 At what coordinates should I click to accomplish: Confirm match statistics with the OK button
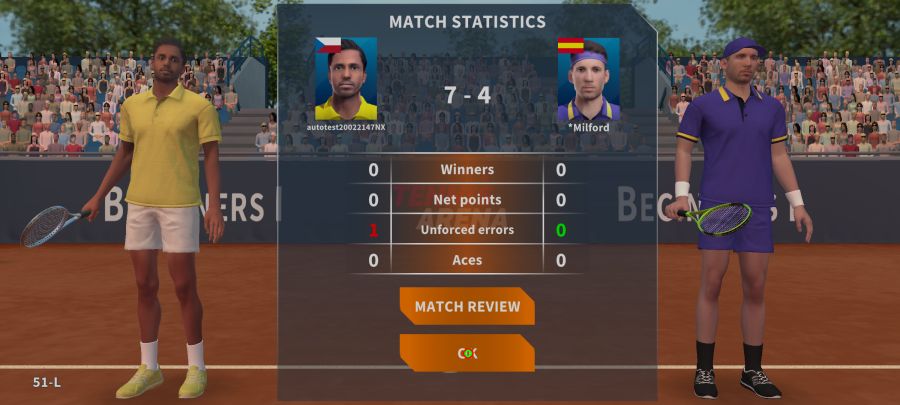pos(467,353)
